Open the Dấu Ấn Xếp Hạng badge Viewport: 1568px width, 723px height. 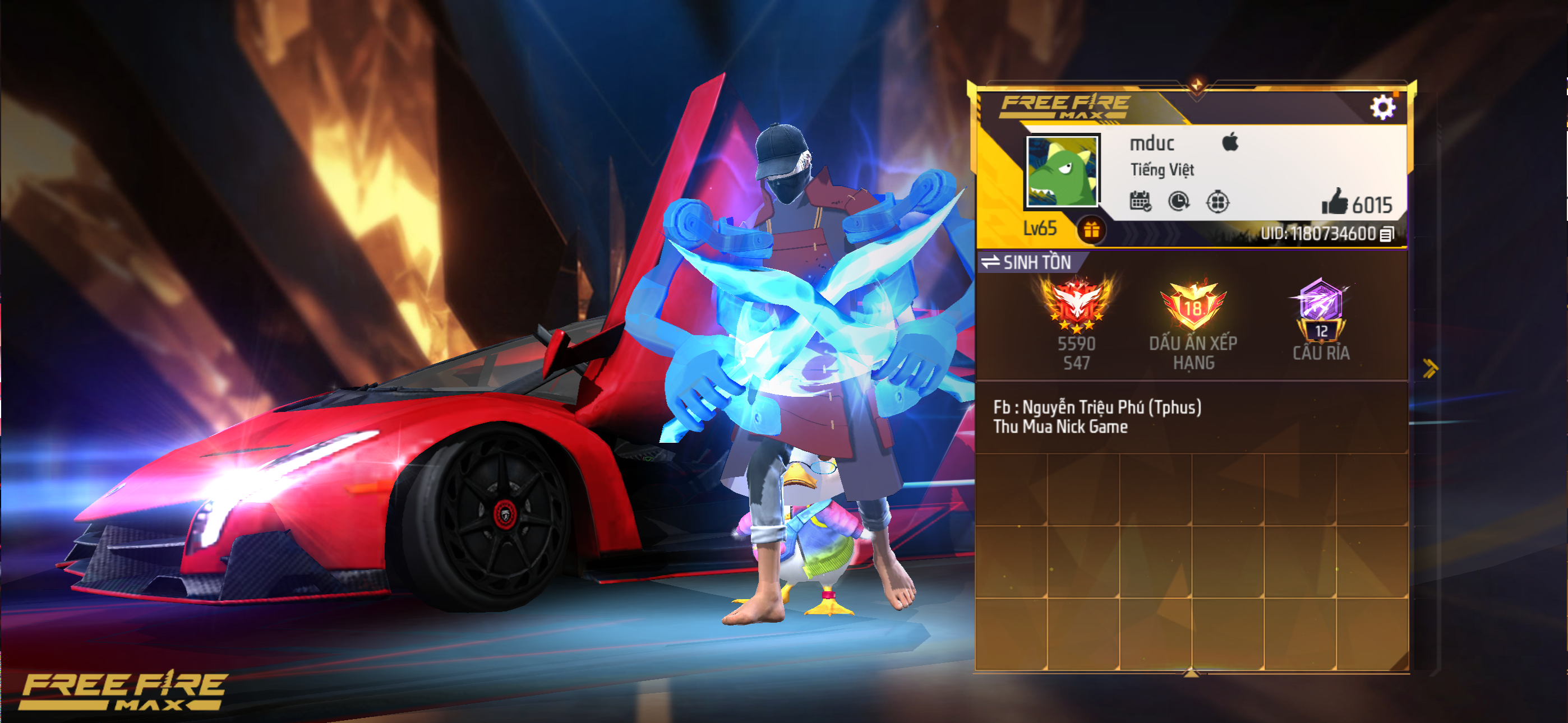(x=1192, y=307)
